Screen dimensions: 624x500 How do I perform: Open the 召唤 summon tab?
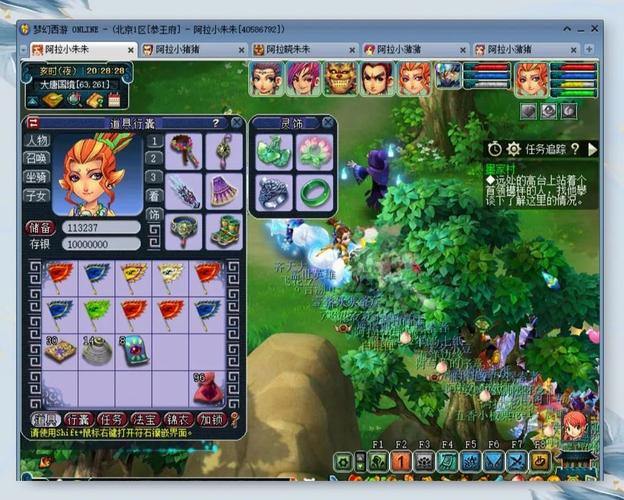pos(38,159)
